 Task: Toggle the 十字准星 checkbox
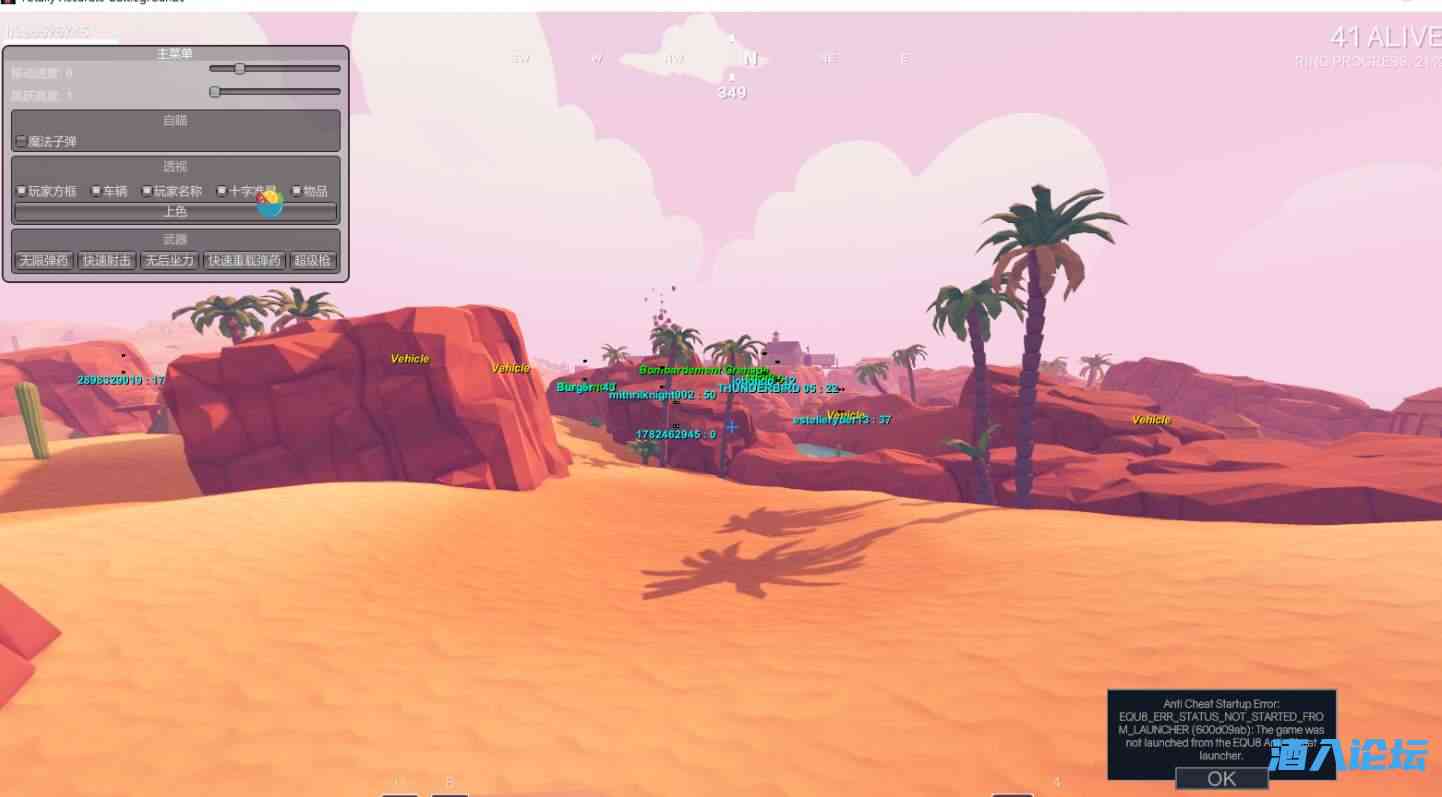click(x=222, y=190)
